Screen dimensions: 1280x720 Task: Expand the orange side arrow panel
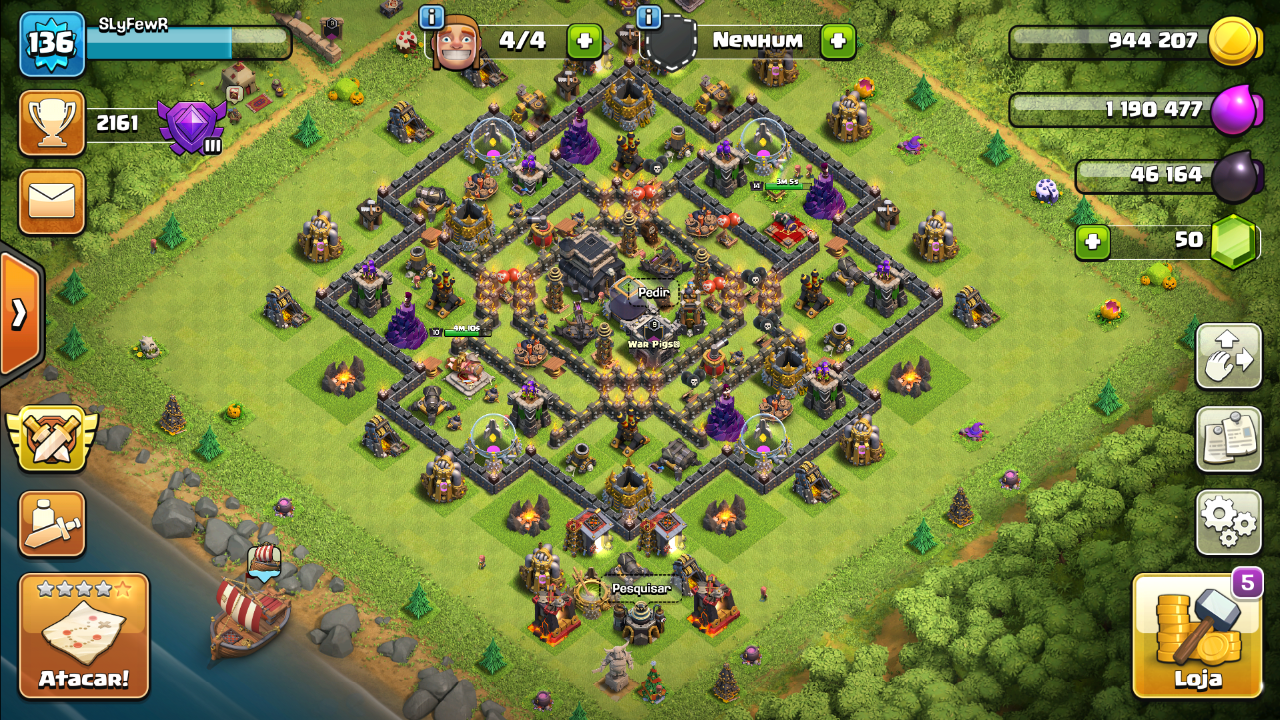[x=20, y=314]
